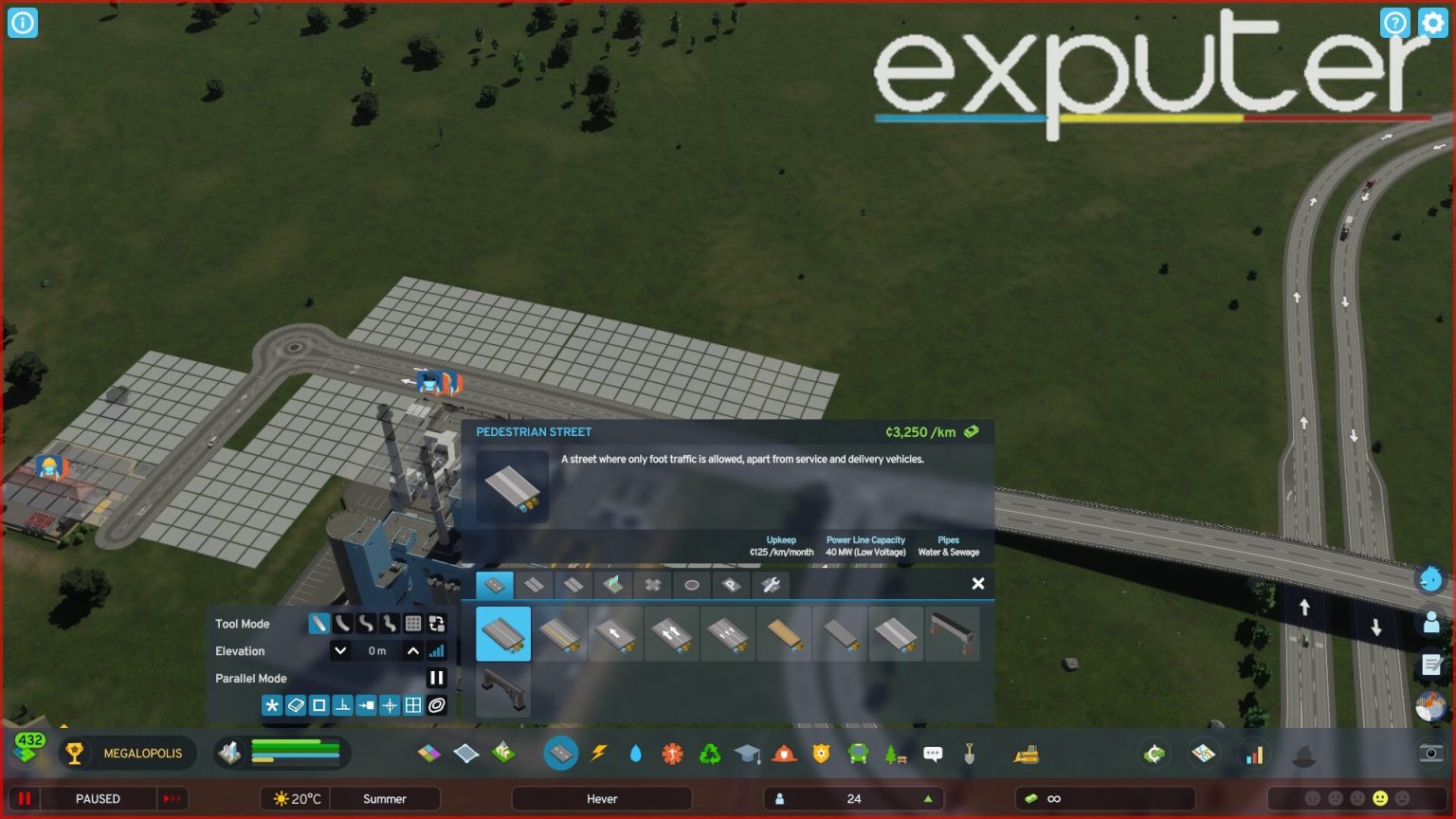Toggle the zoning grid snap option
This screenshot has width=1456, height=819.
pyautogui.click(x=413, y=705)
